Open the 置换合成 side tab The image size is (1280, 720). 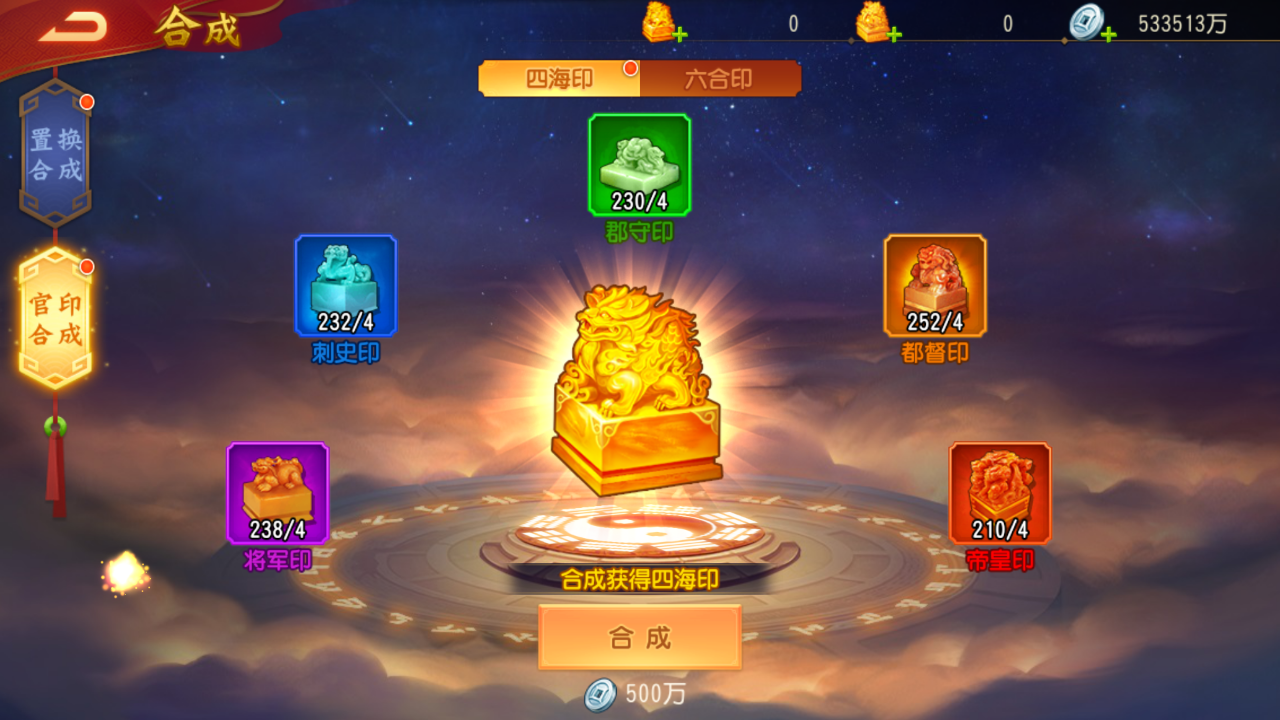tap(56, 154)
